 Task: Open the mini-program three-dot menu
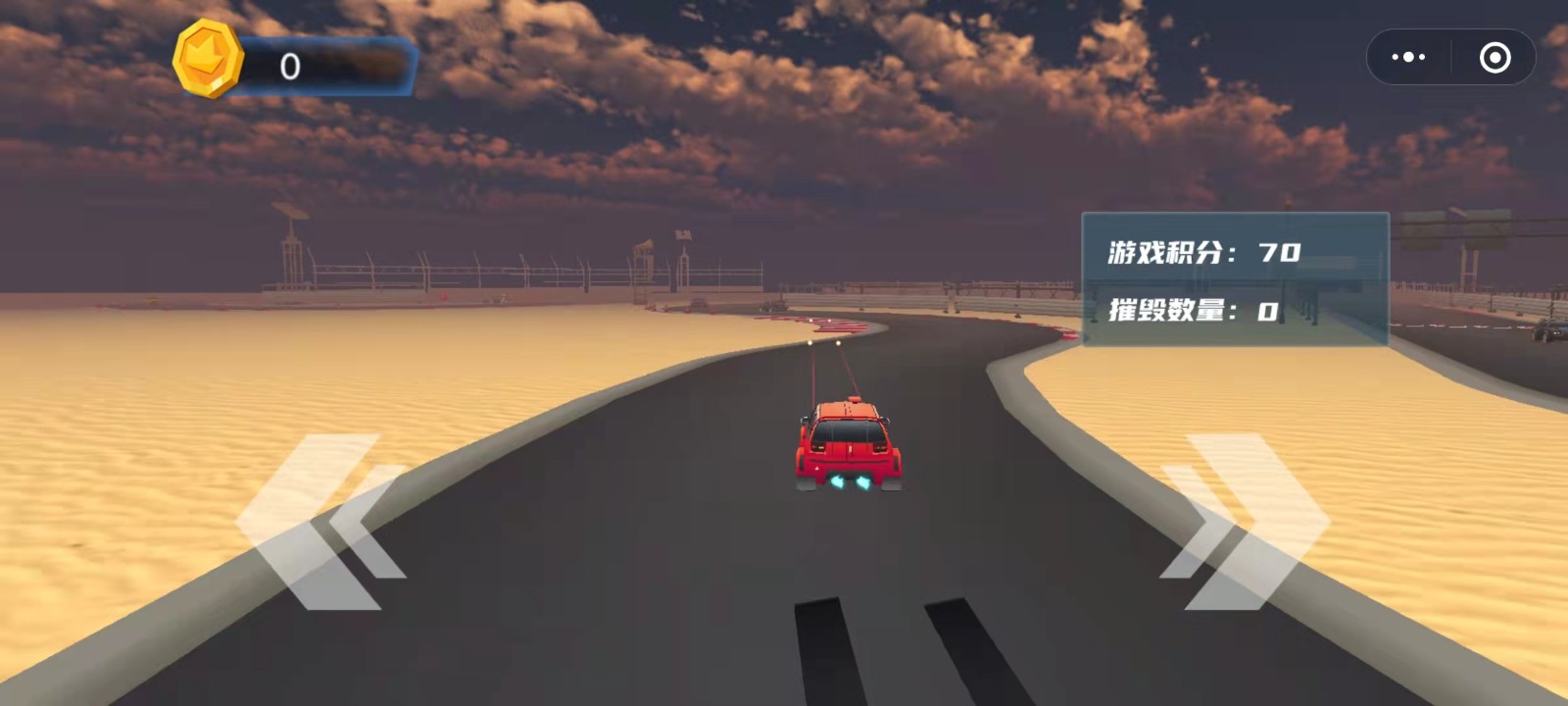point(1408,58)
